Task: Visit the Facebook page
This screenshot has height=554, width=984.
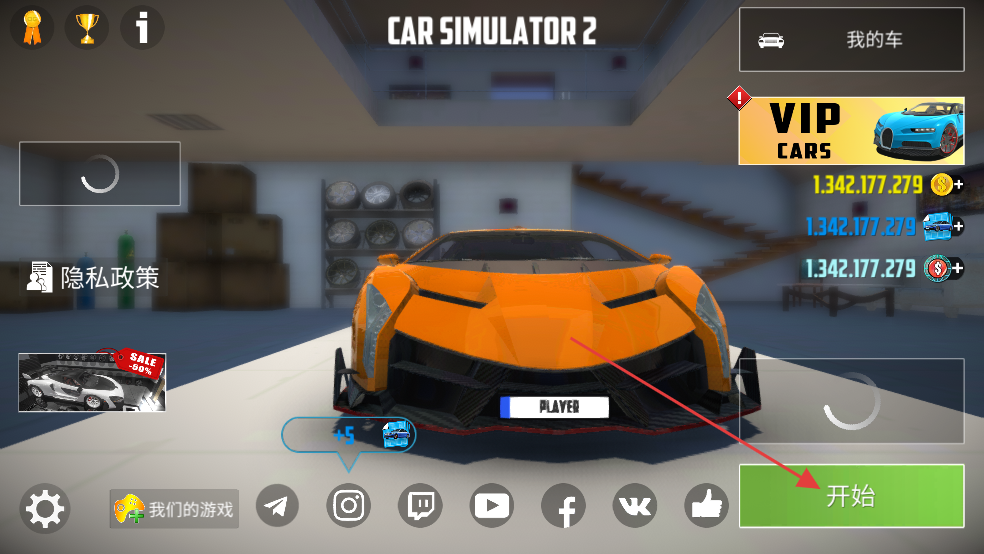Action: pos(564,507)
